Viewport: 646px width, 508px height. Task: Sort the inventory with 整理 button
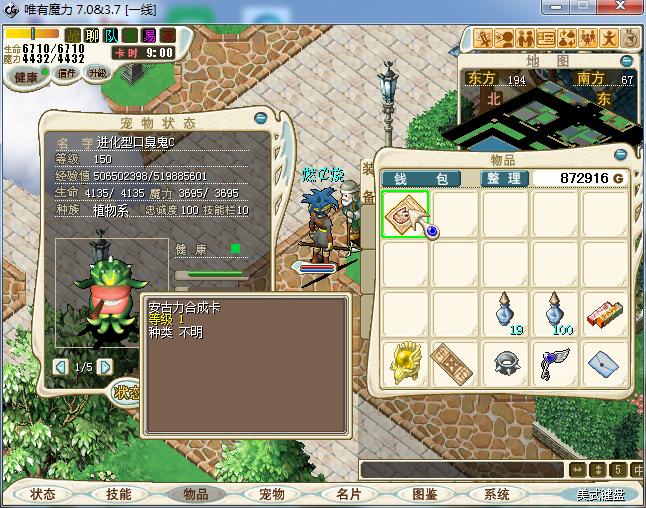pyautogui.click(x=502, y=178)
